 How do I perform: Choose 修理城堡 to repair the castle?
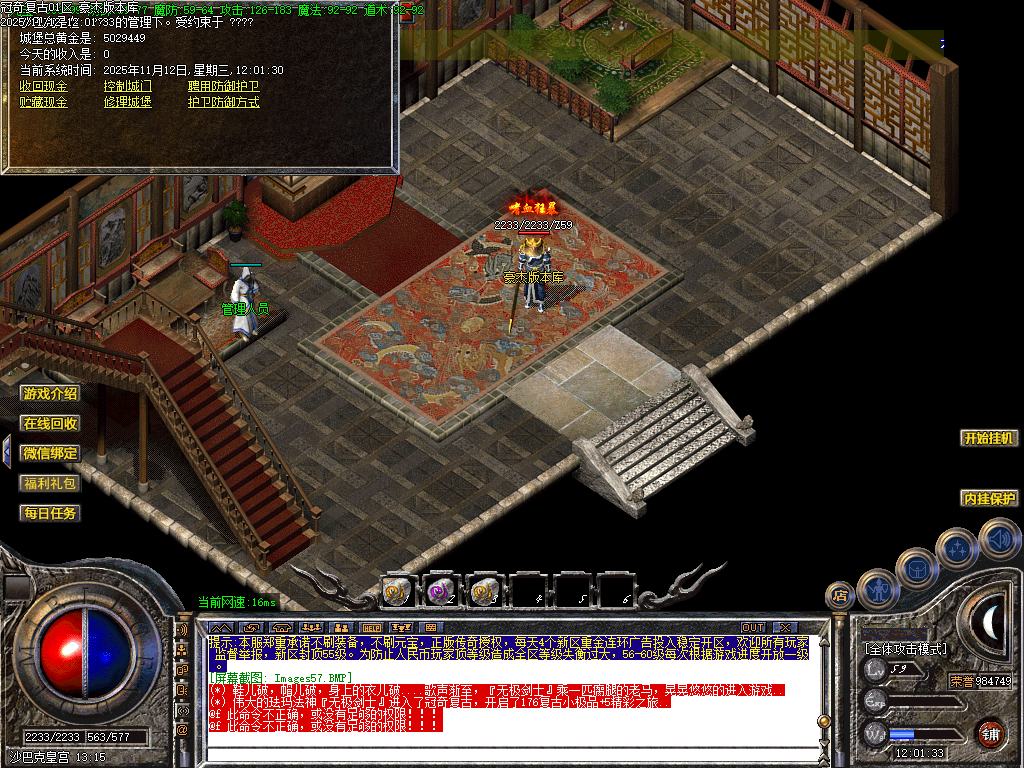tap(128, 102)
